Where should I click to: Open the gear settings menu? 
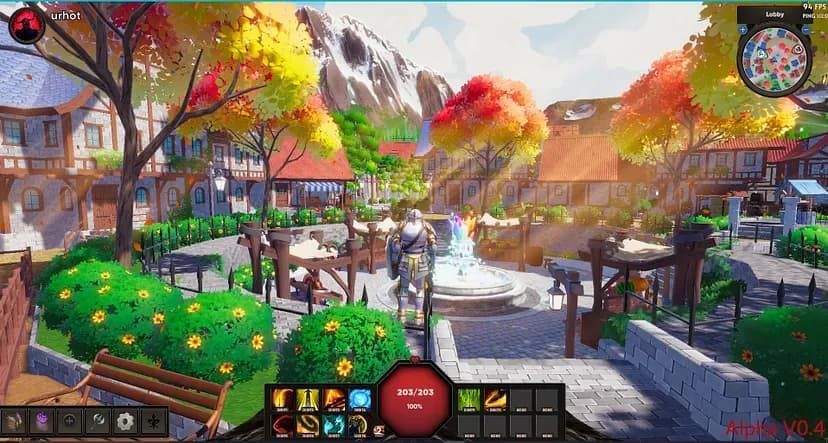pyautogui.click(x=125, y=421)
